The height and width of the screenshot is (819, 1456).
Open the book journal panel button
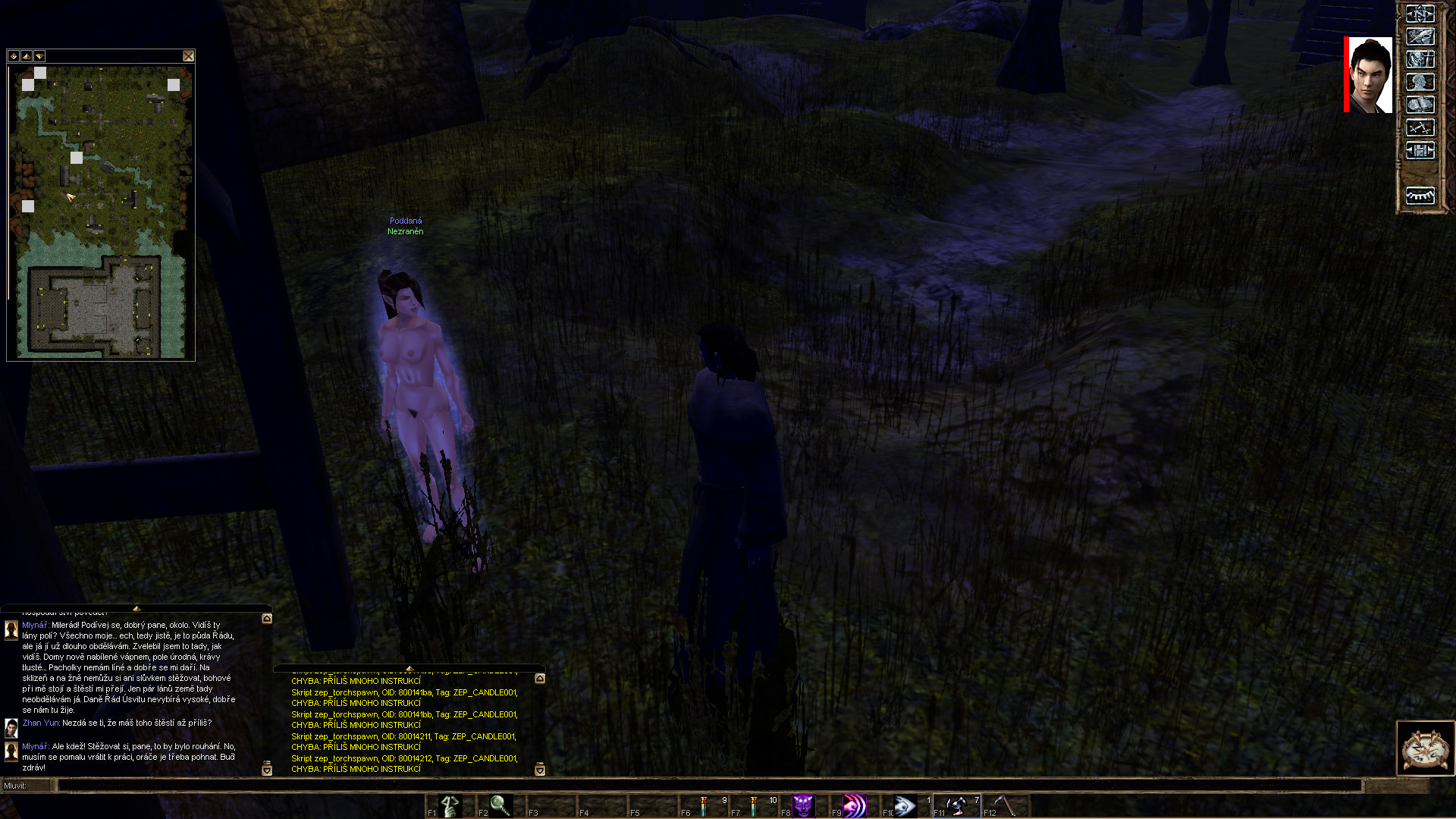pos(1420,105)
